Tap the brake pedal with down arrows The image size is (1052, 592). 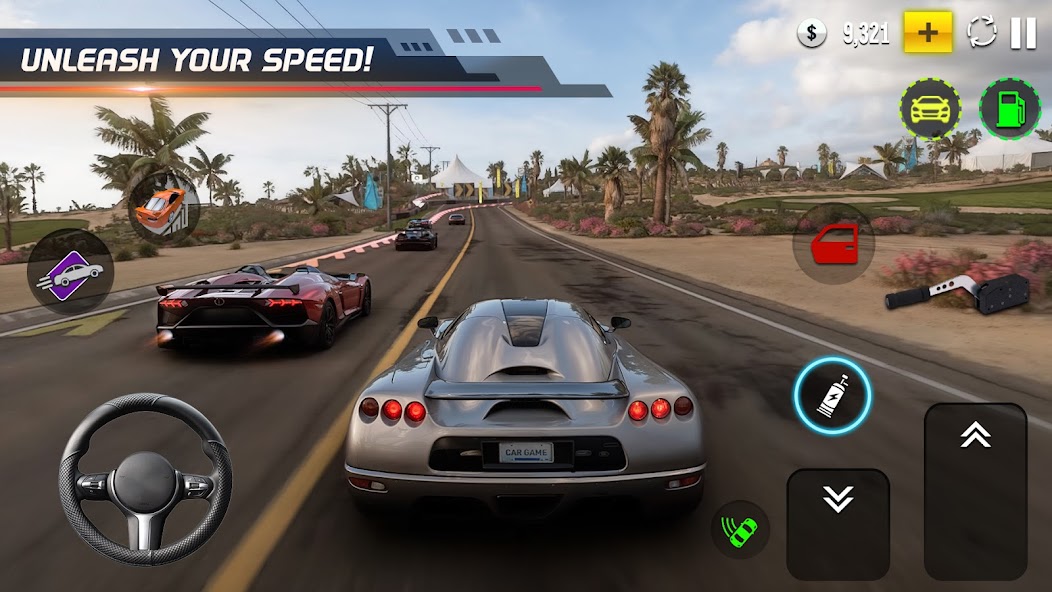point(838,524)
